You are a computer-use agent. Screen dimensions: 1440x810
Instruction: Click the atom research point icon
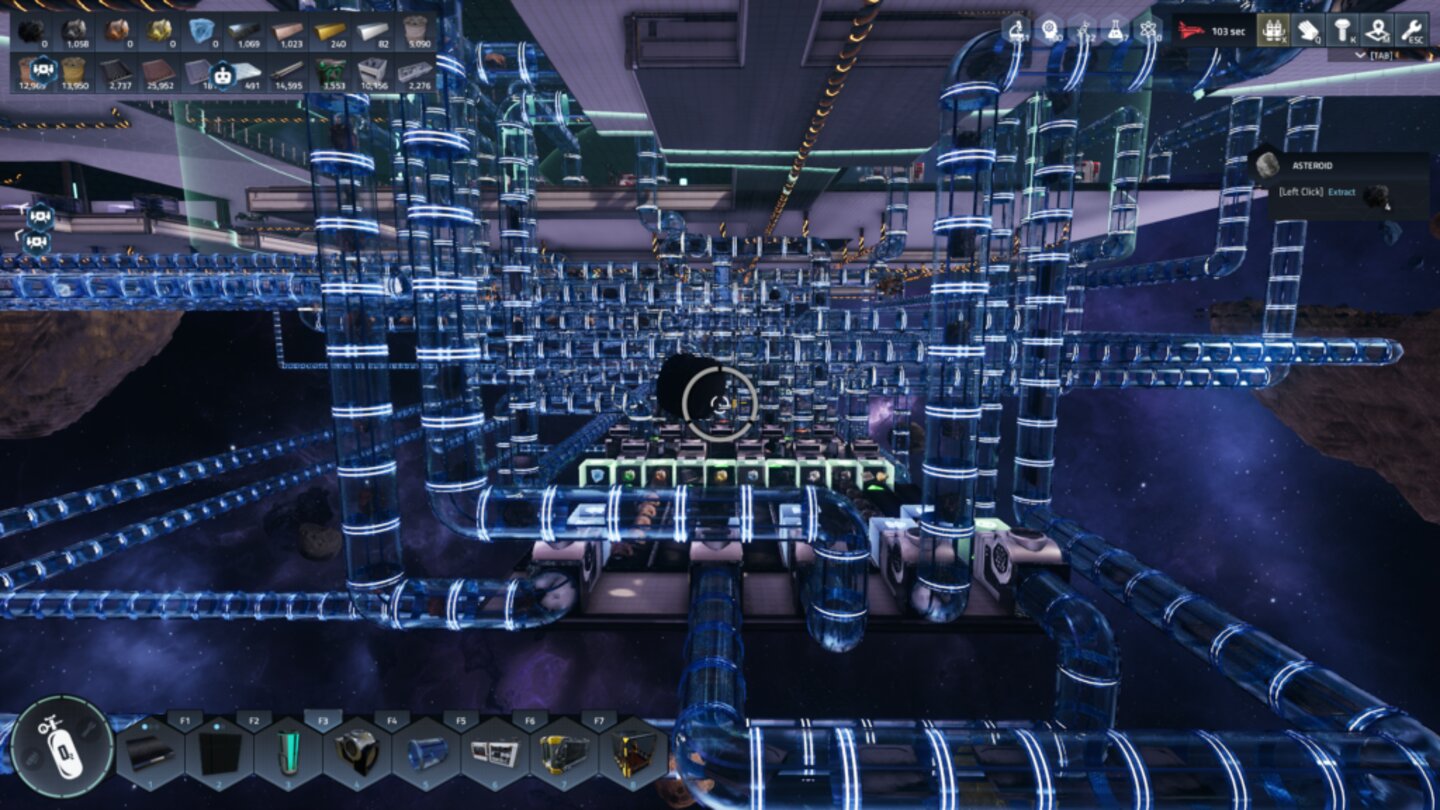[x=1149, y=30]
